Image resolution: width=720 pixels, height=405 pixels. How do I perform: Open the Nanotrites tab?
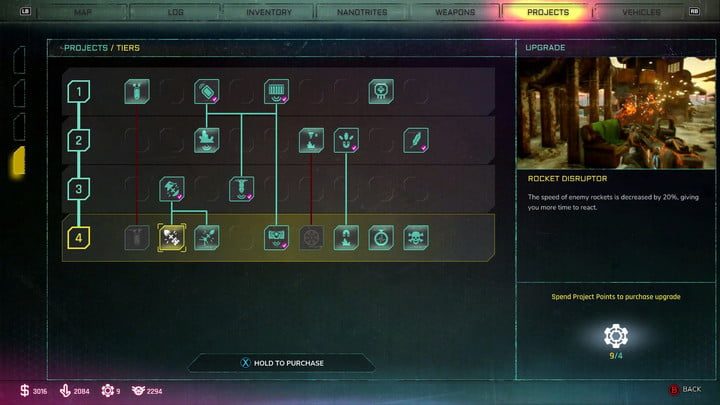point(361,12)
